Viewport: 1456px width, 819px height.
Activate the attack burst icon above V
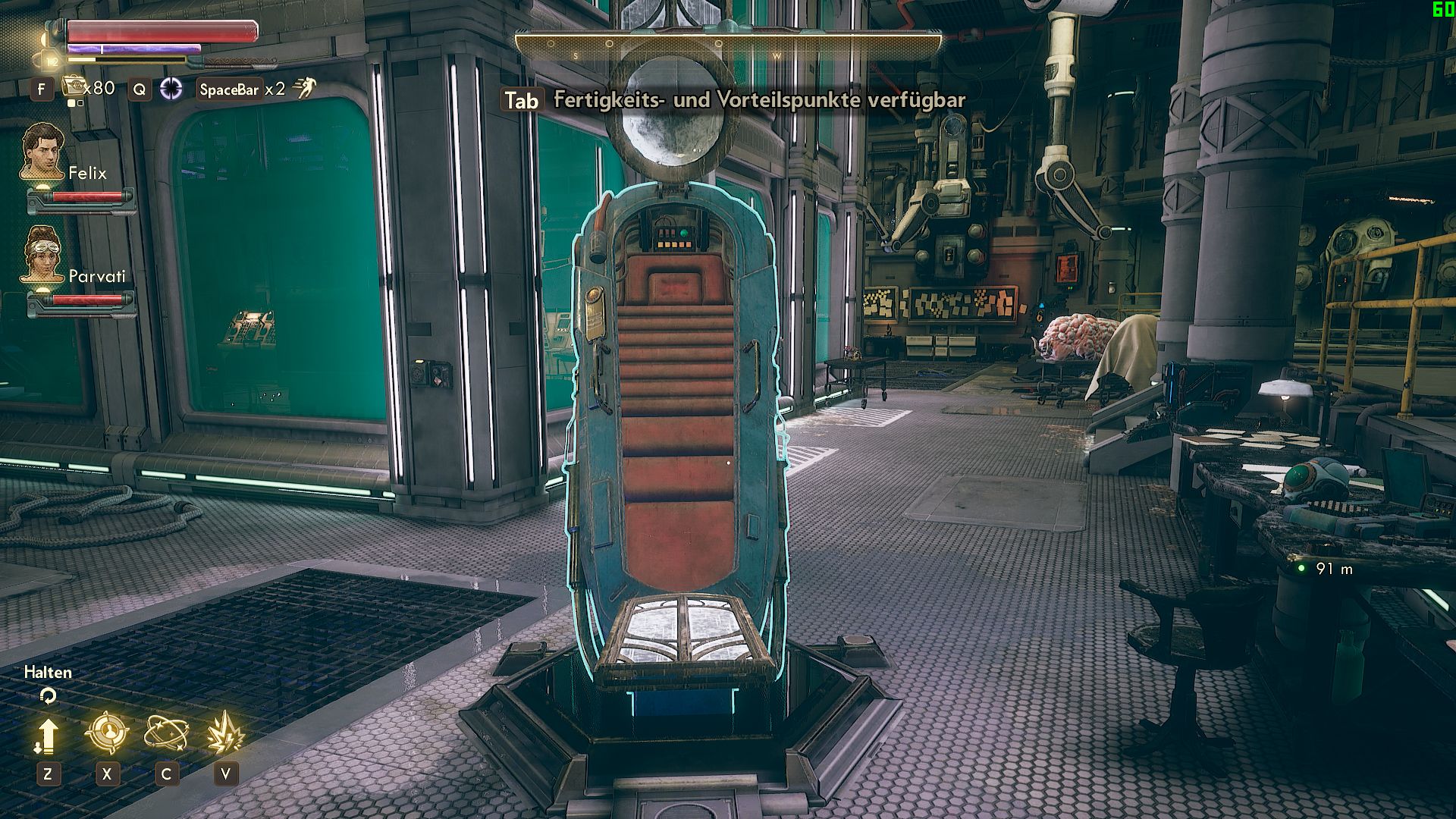click(227, 731)
